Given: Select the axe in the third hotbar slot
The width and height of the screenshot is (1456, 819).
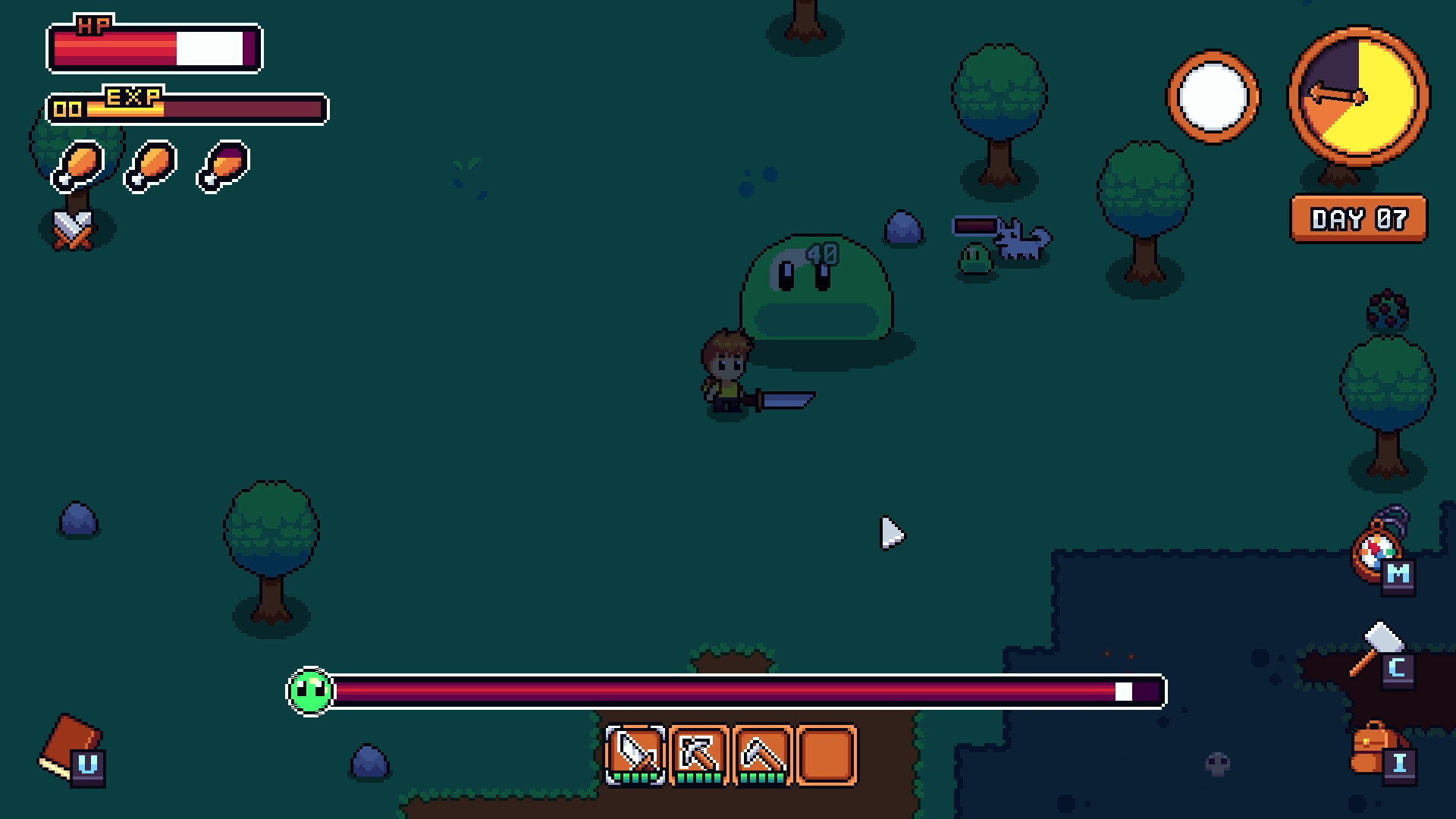Looking at the screenshot, I should tap(764, 755).
